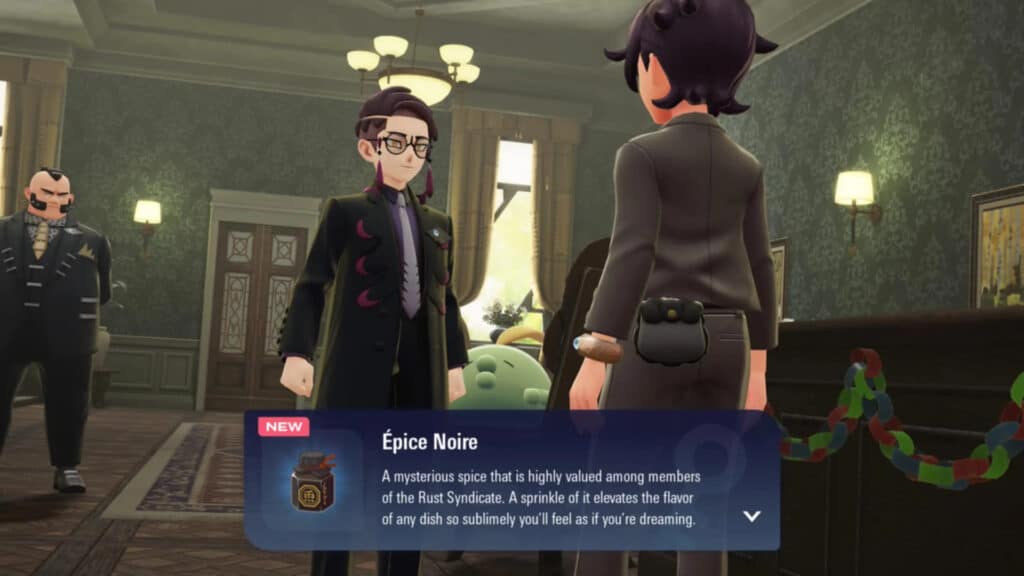Image resolution: width=1024 pixels, height=576 pixels.
Task: Advance the item dialog with the down arrow
Action: [x=752, y=516]
